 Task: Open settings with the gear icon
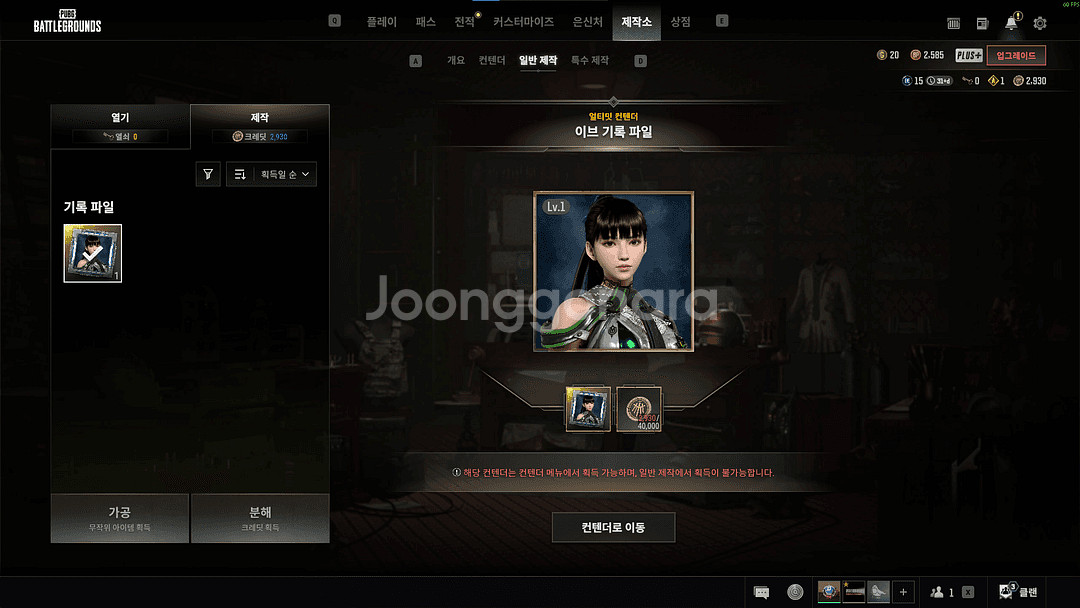1040,23
